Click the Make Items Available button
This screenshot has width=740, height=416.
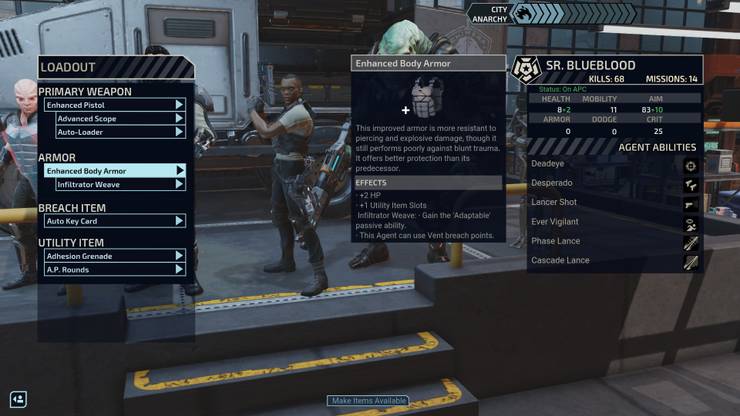pyautogui.click(x=369, y=401)
